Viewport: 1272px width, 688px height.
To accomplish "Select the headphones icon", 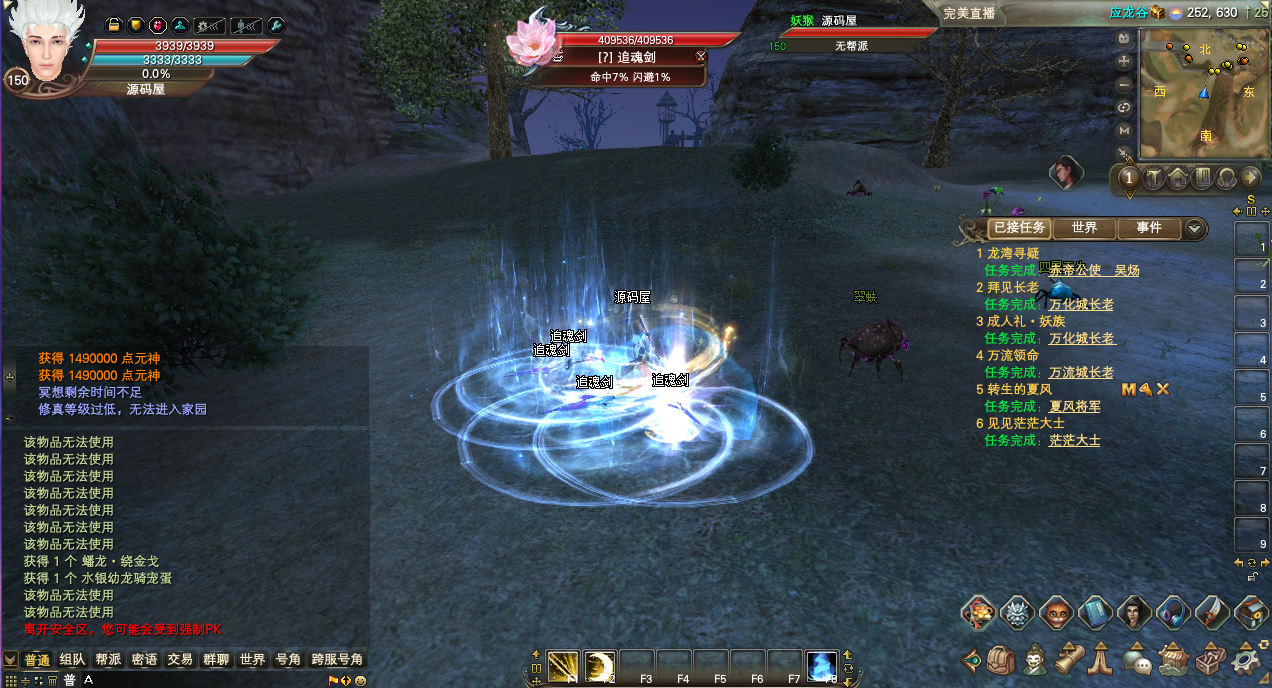I will [x=1173, y=612].
